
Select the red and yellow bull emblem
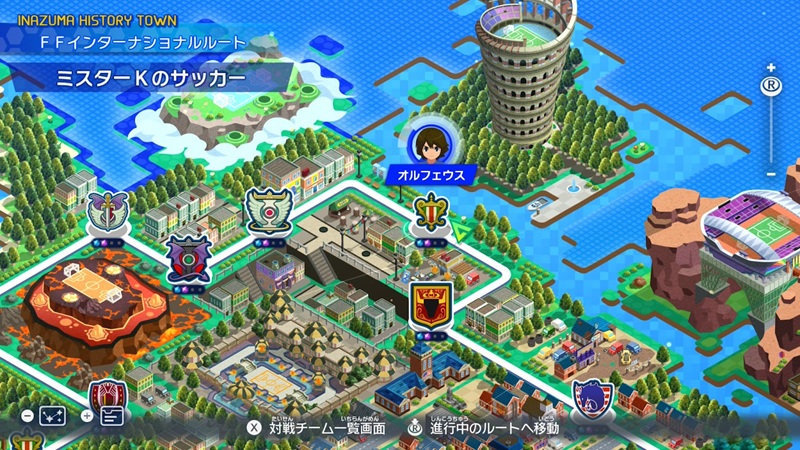point(432,304)
